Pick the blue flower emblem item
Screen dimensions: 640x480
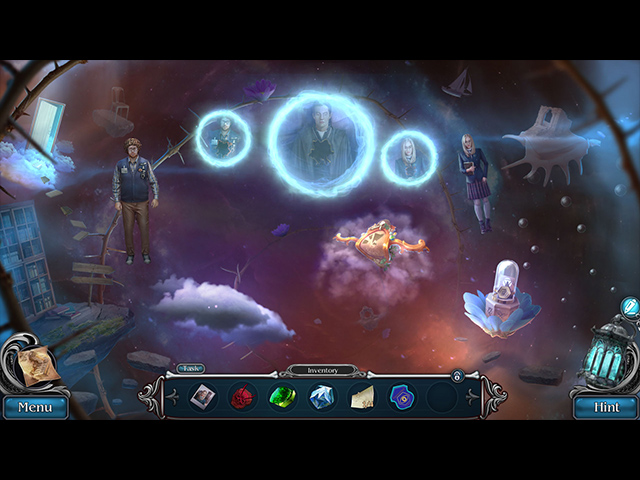point(401,397)
